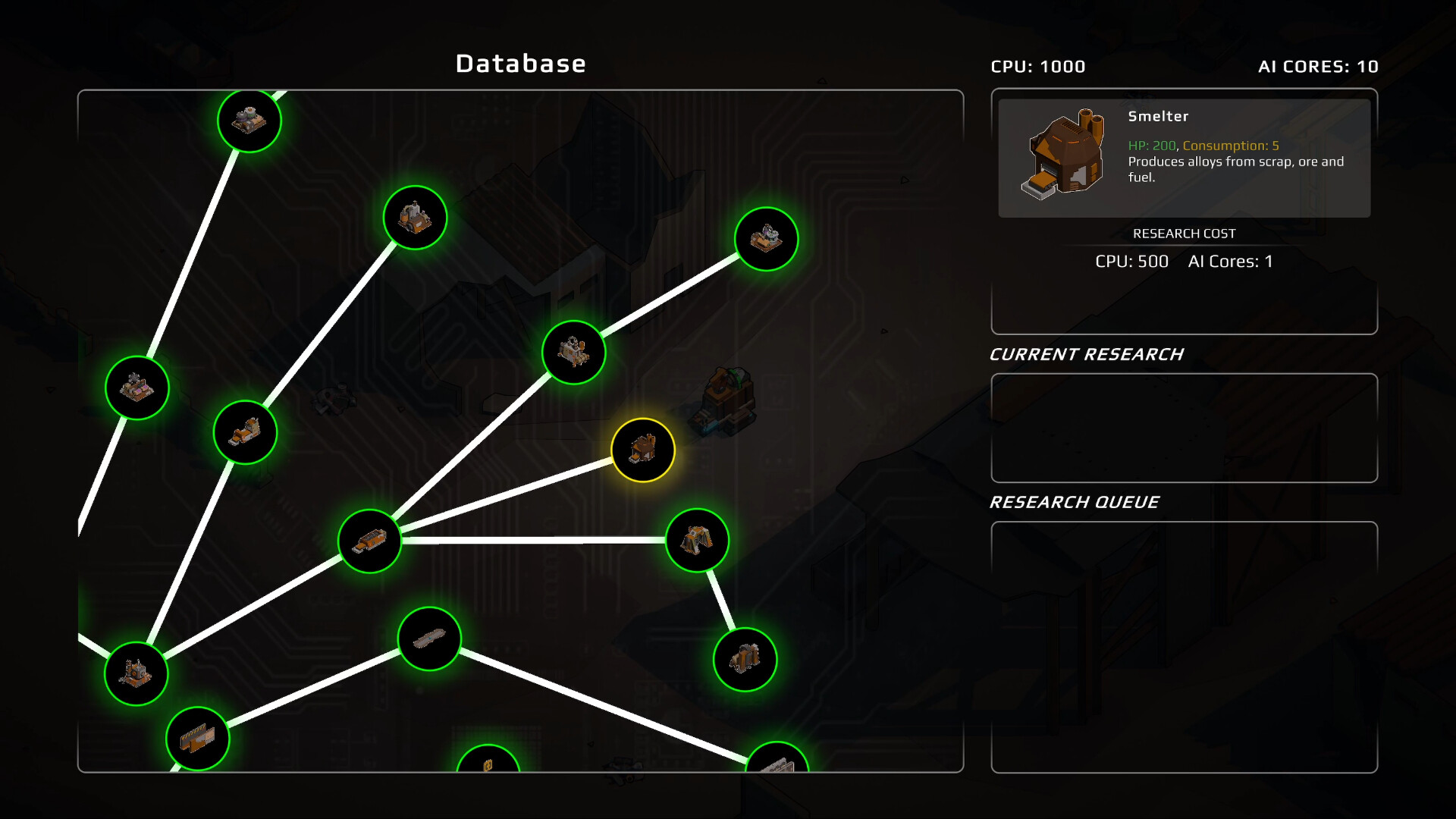The width and height of the screenshot is (1456, 819).
Task: Click the AI CORES: 10 counter
Action: [1318, 66]
